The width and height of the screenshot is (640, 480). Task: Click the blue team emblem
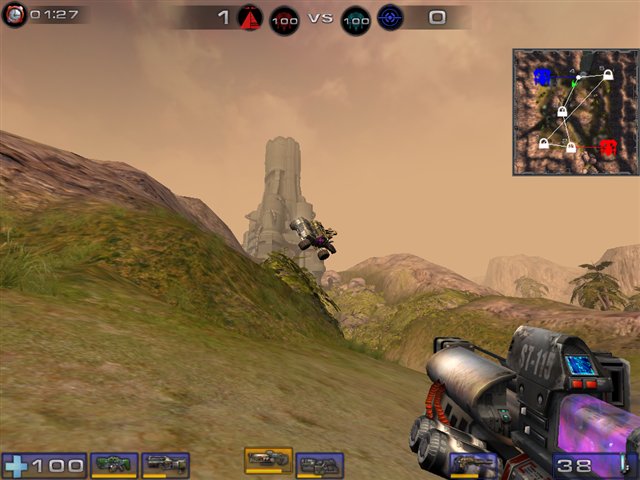[390, 17]
